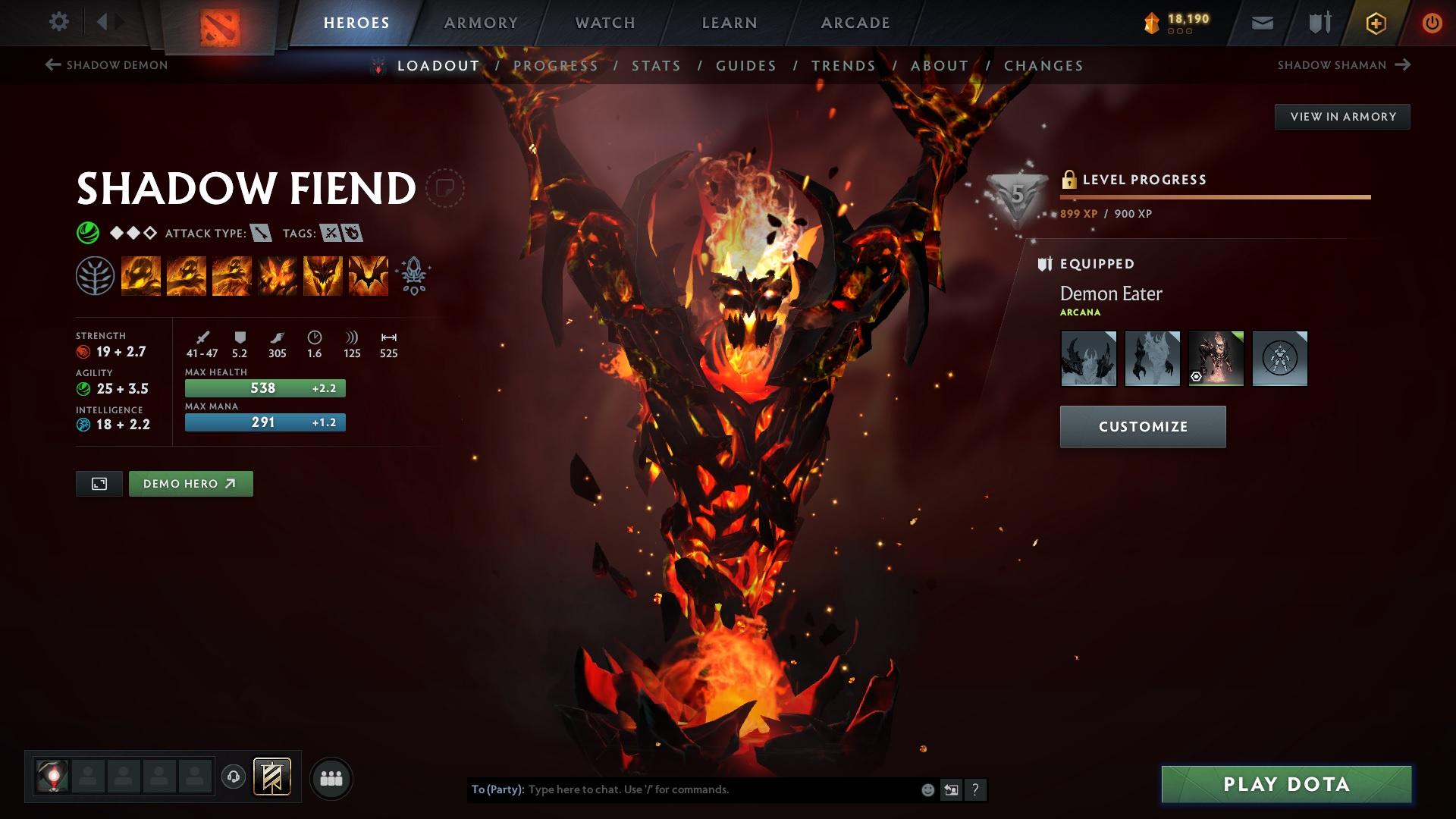Click the power button to exit
Screen dimensions: 1456x819
click(x=1432, y=22)
